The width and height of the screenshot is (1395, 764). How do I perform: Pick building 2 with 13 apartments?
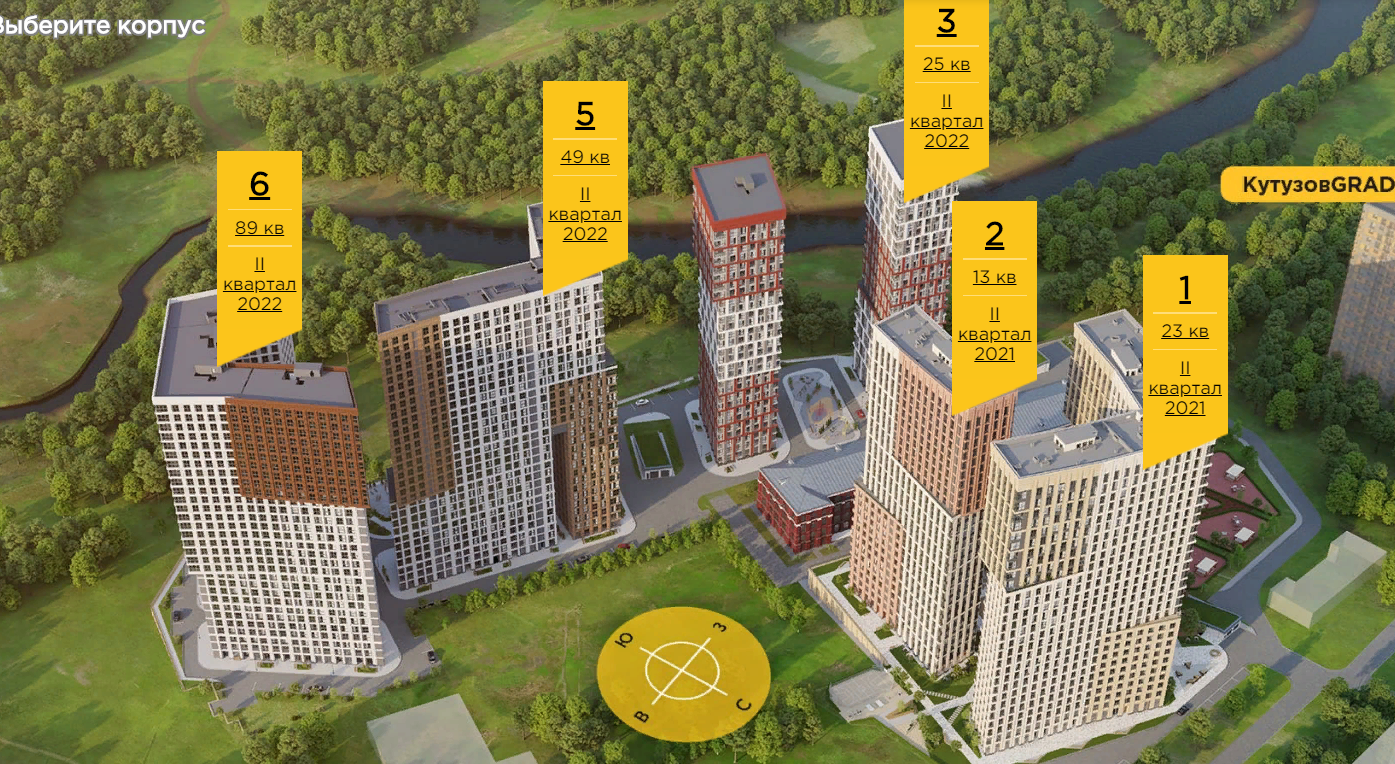[x=994, y=236]
